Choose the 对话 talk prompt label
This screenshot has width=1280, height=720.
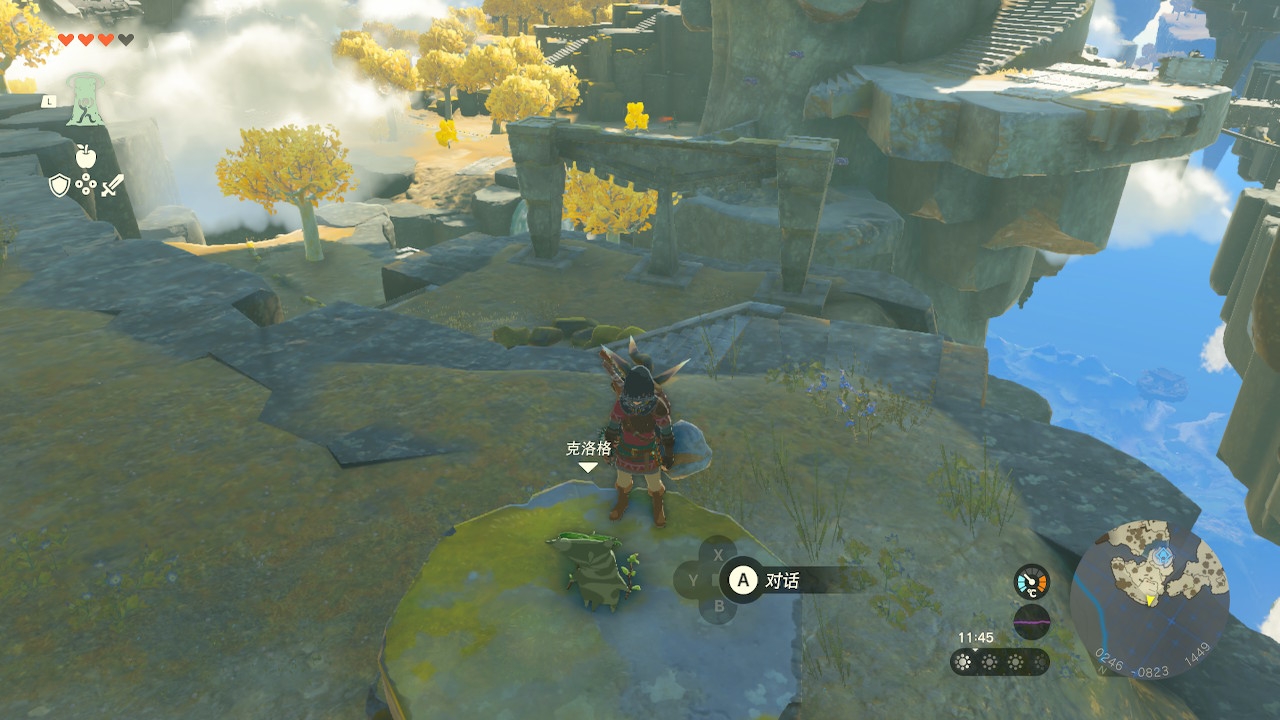tap(782, 580)
